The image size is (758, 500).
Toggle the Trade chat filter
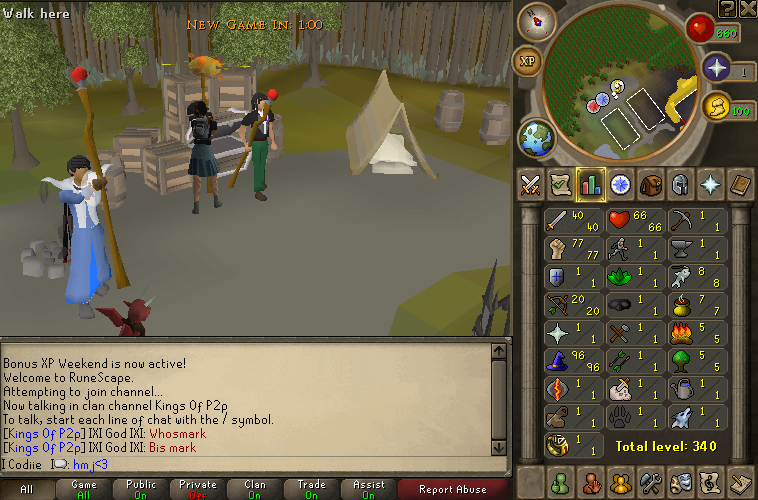tap(312, 489)
